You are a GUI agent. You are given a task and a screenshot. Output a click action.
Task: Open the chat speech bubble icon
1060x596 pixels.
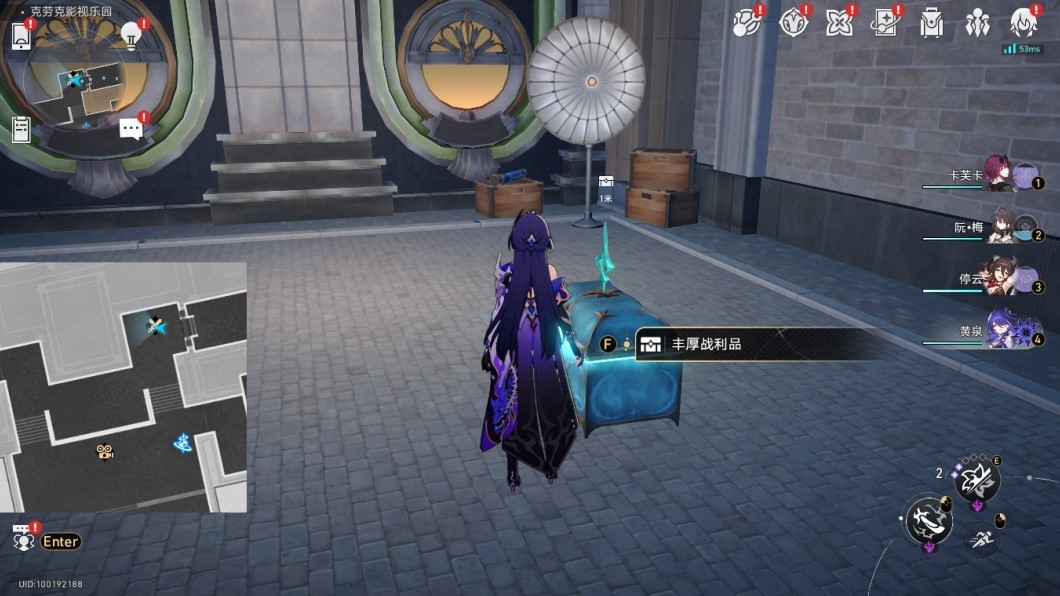coord(131,128)
